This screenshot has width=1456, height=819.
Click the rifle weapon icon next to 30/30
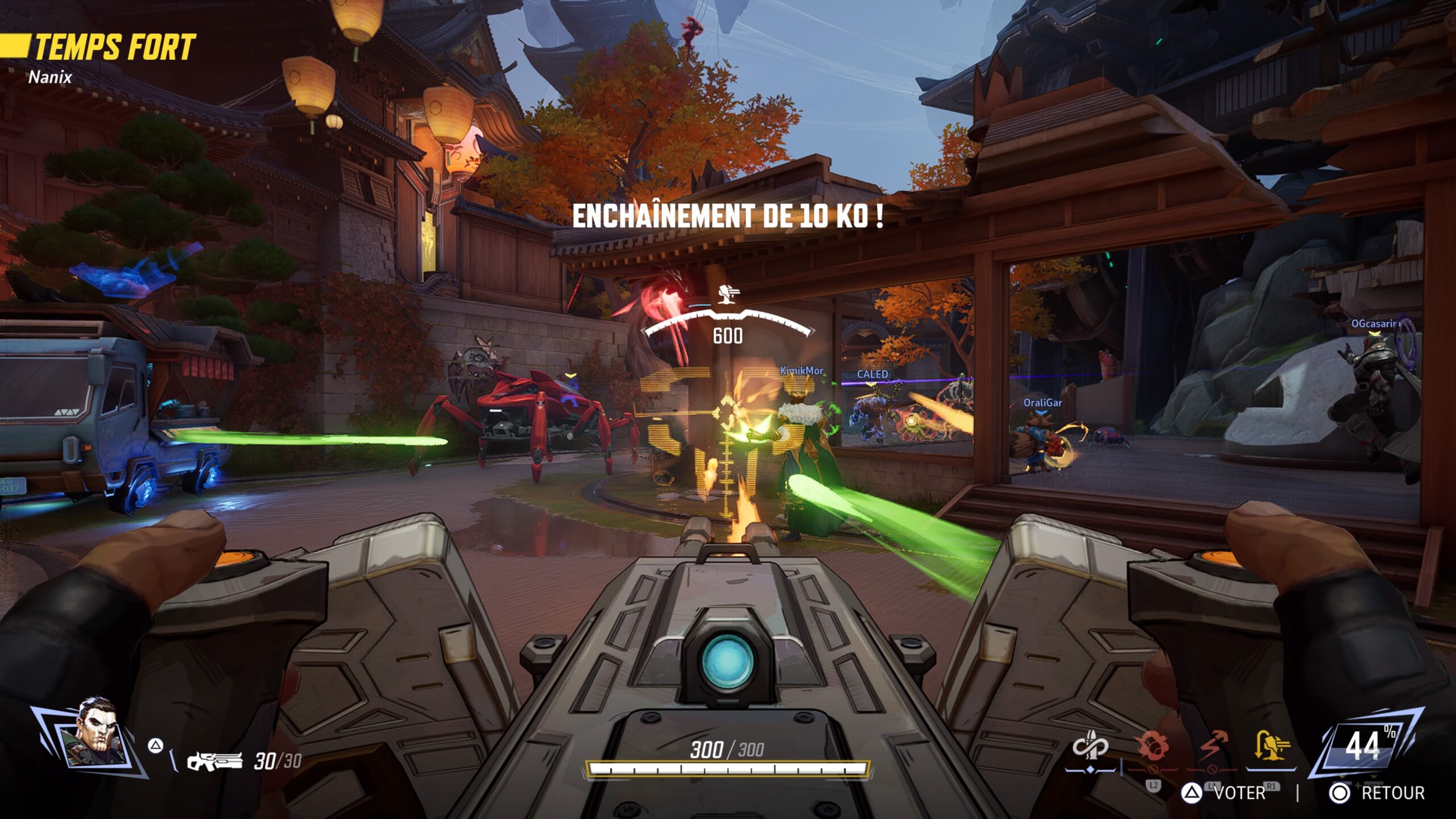pos(214,762)
